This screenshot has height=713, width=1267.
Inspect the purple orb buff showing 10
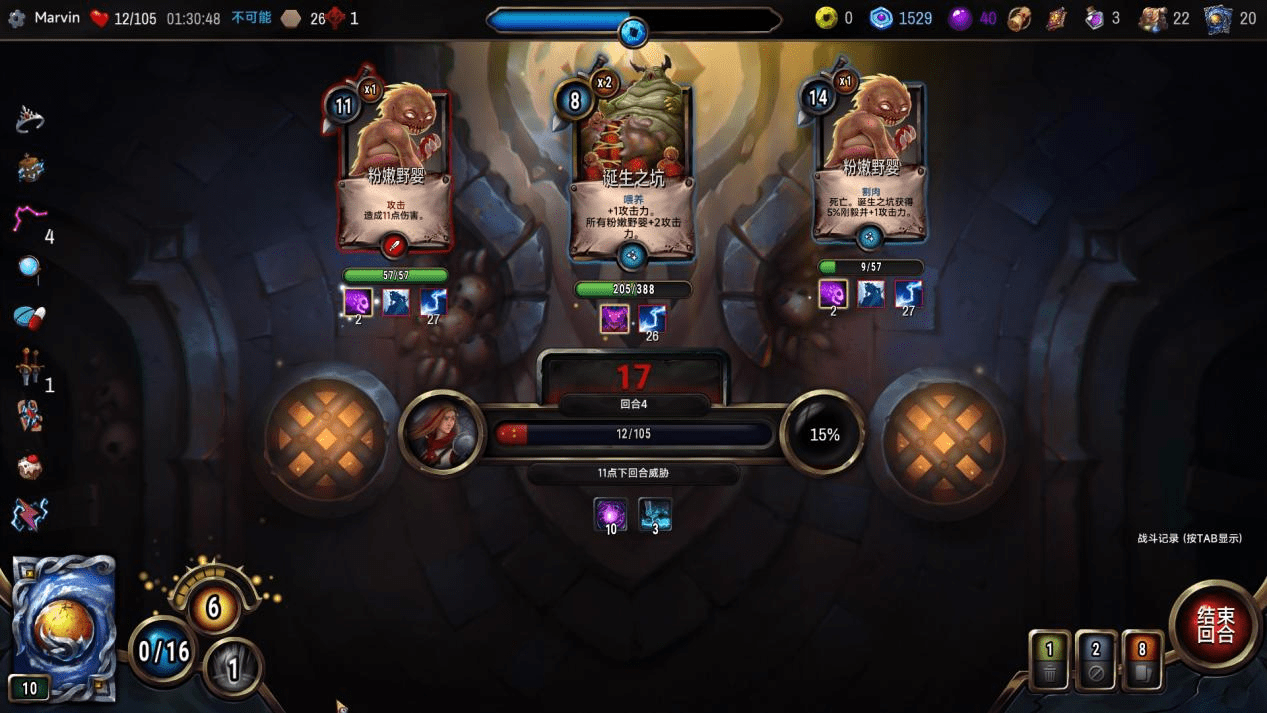(x=610, y=515)
